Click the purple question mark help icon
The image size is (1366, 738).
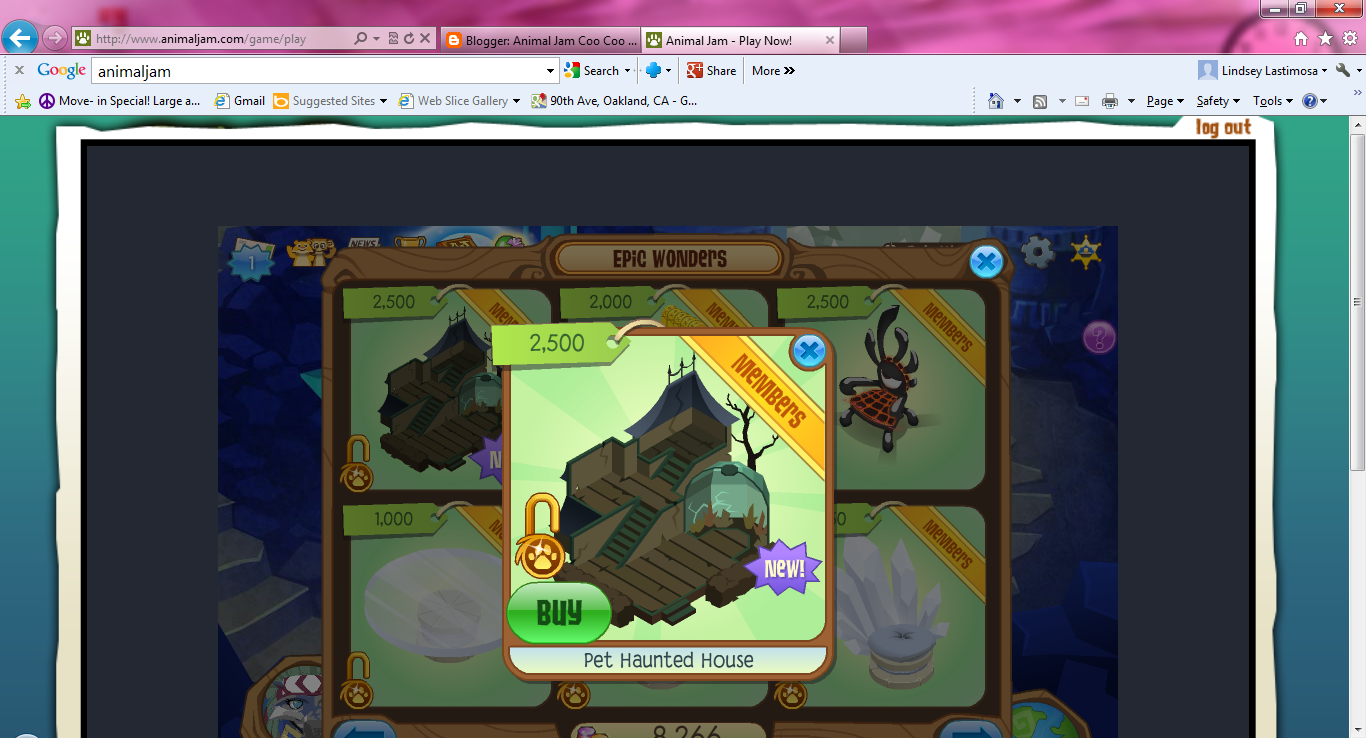point(1099,339)
